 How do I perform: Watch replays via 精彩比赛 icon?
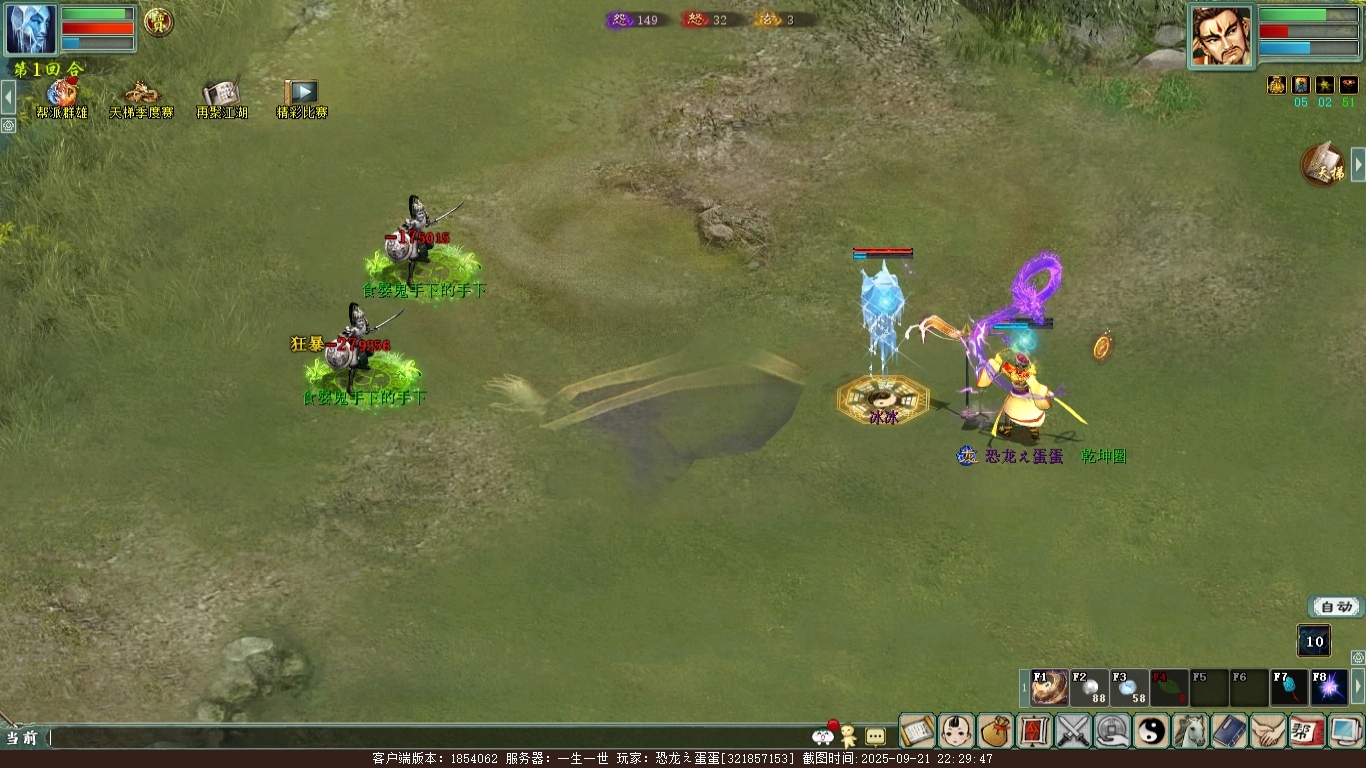click(x=301, y=97)
